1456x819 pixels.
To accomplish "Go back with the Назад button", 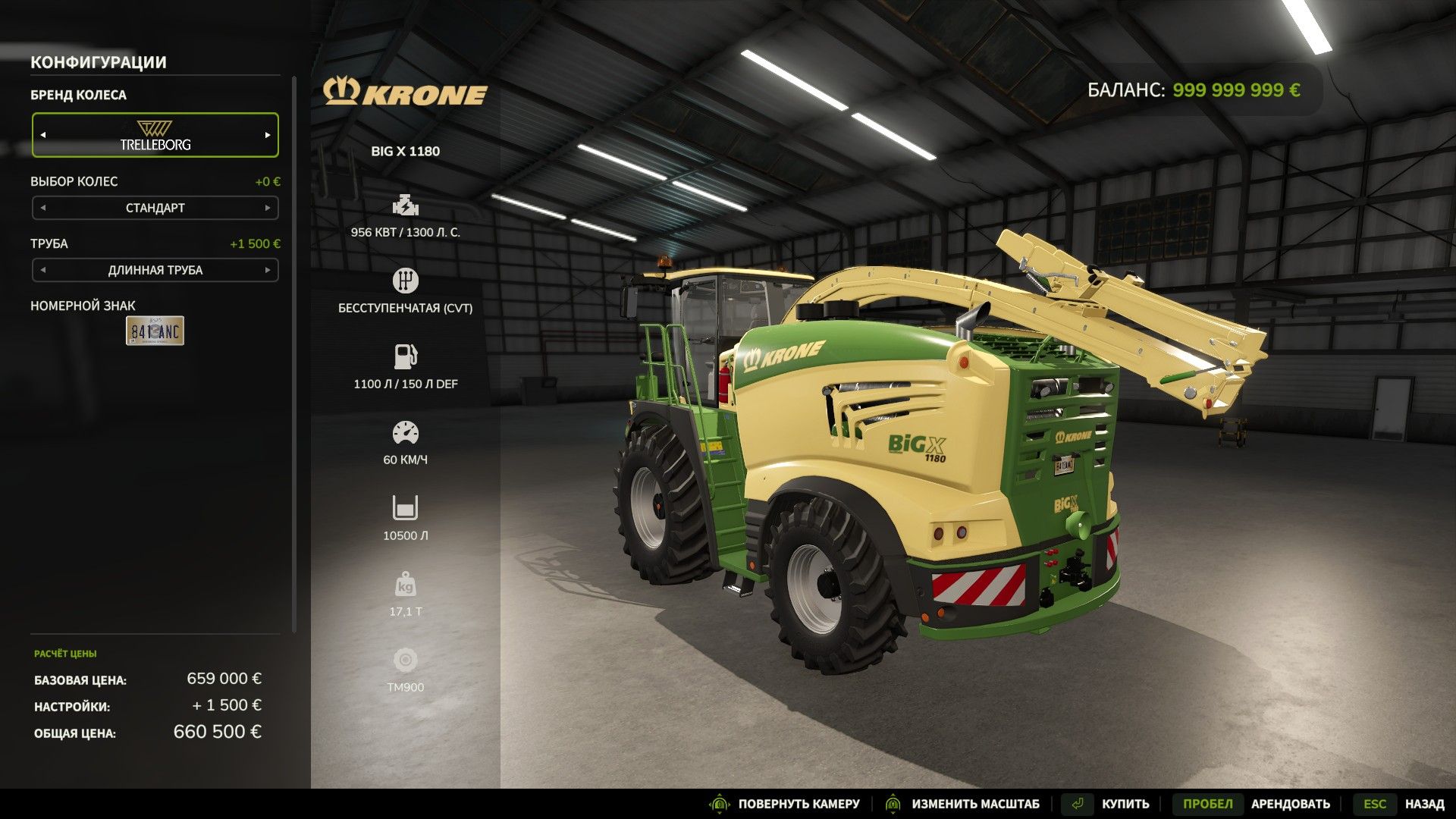I will [x=1423, y=804].
